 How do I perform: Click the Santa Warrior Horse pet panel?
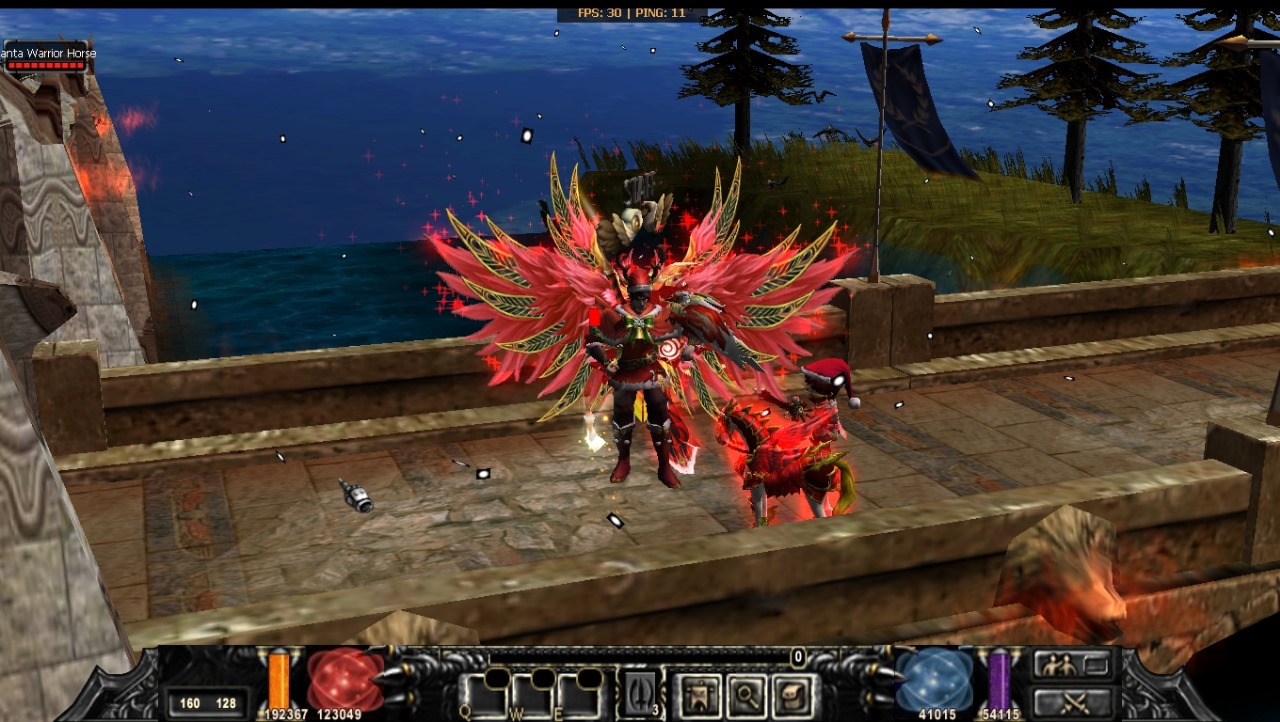pyautogui.click(x=47, y=58)
